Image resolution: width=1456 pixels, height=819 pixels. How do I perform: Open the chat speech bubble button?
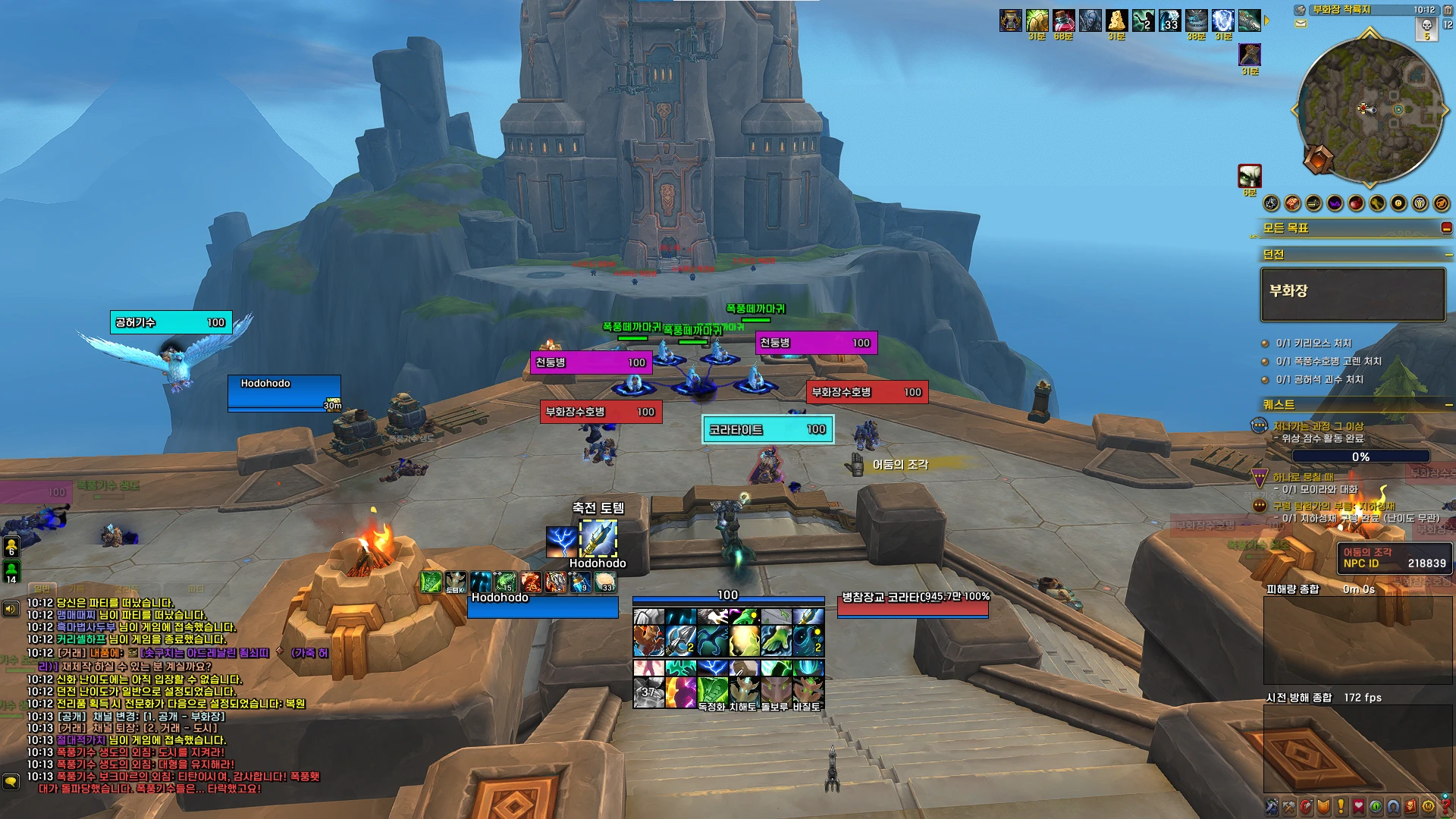click(x=11, y=781)
